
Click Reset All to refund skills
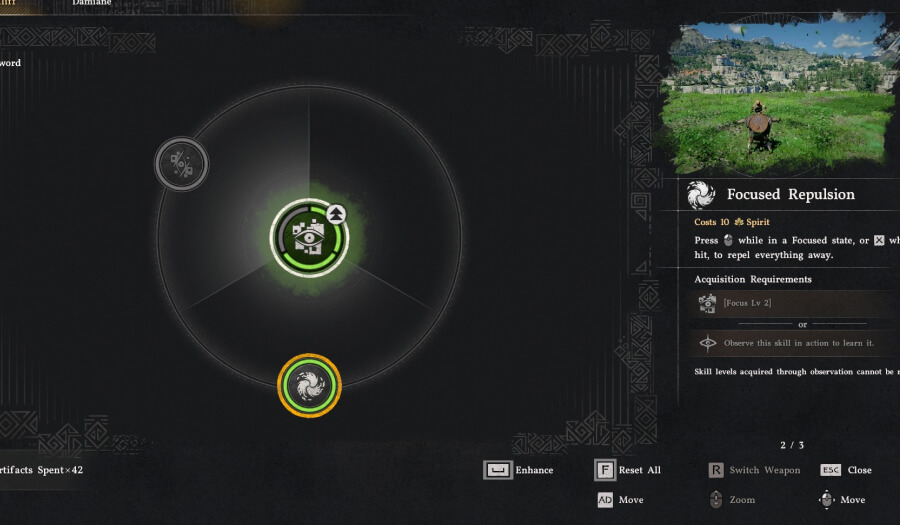628,470
